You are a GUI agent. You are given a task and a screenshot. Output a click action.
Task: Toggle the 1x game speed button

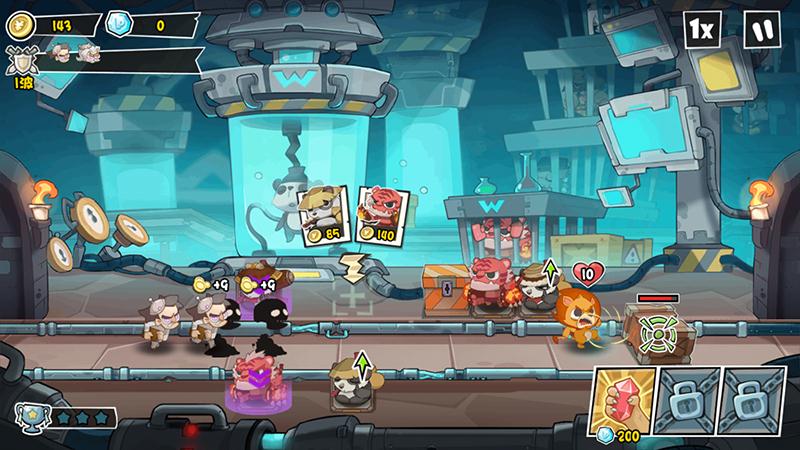coord(702,29)
